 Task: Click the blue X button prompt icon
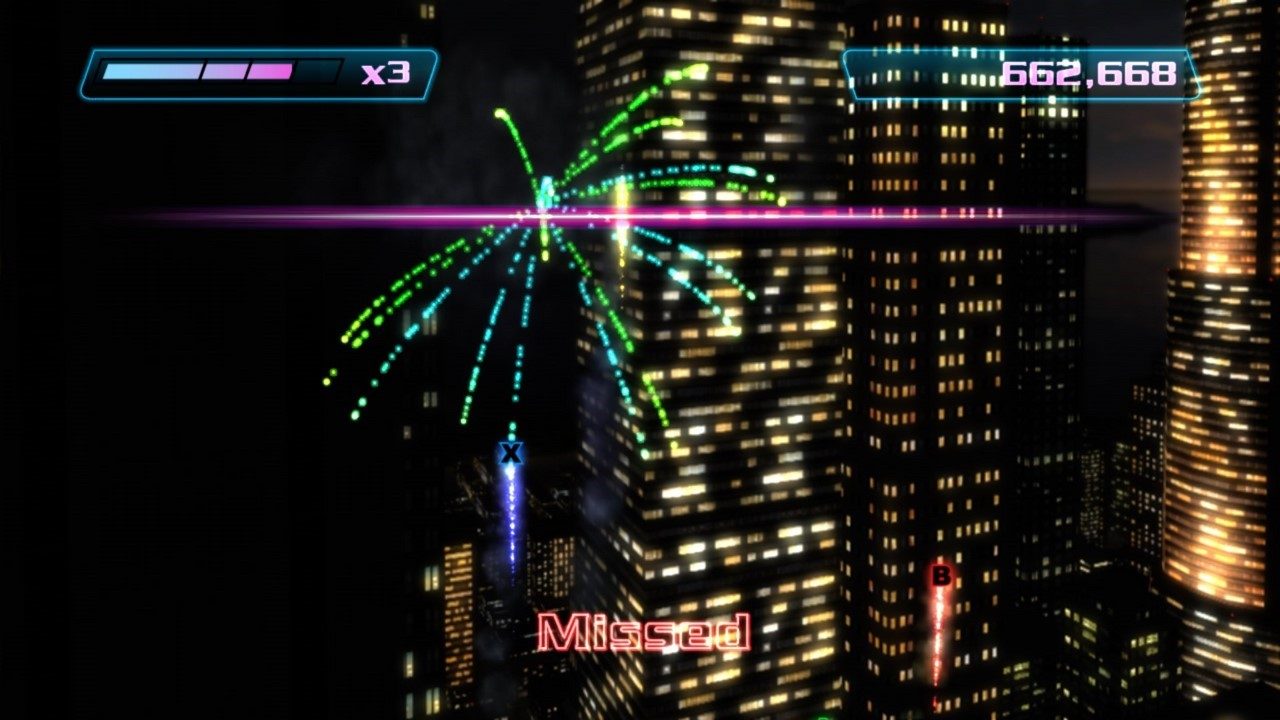511,453
